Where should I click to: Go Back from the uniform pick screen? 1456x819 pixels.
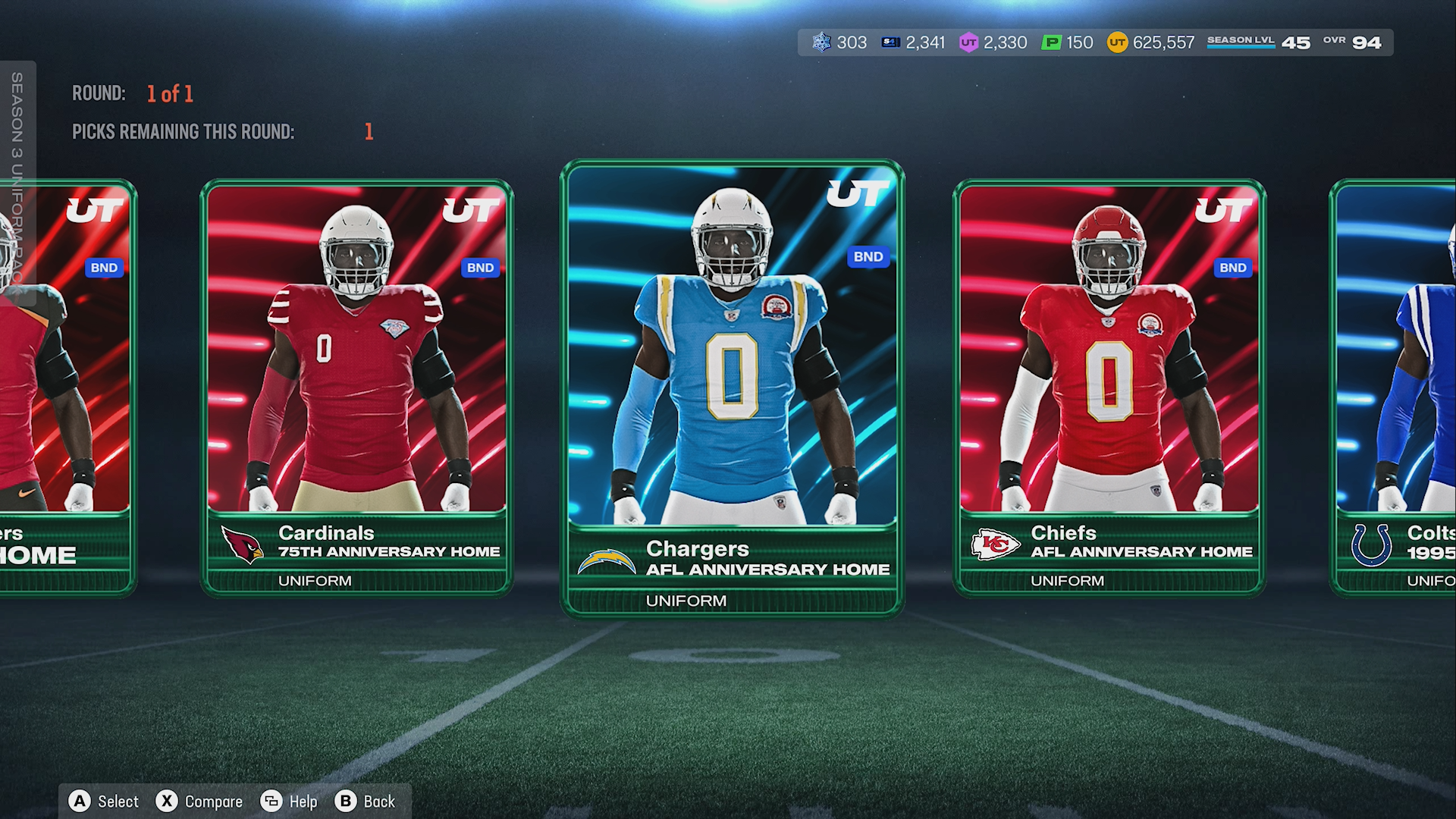click(x=365, y=802)
